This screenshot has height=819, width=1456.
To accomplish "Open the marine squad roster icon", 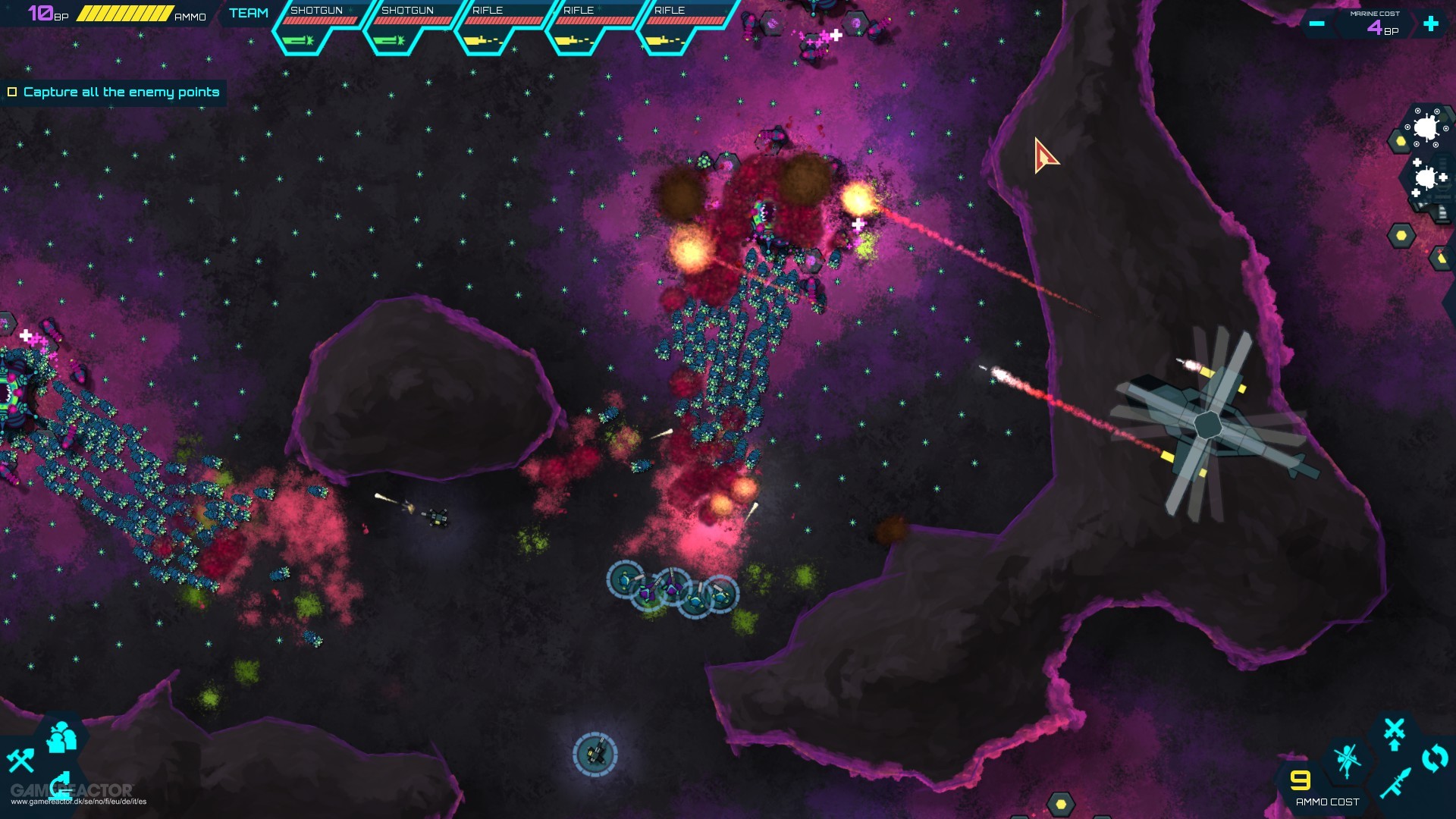I will (x=61, y=737).
